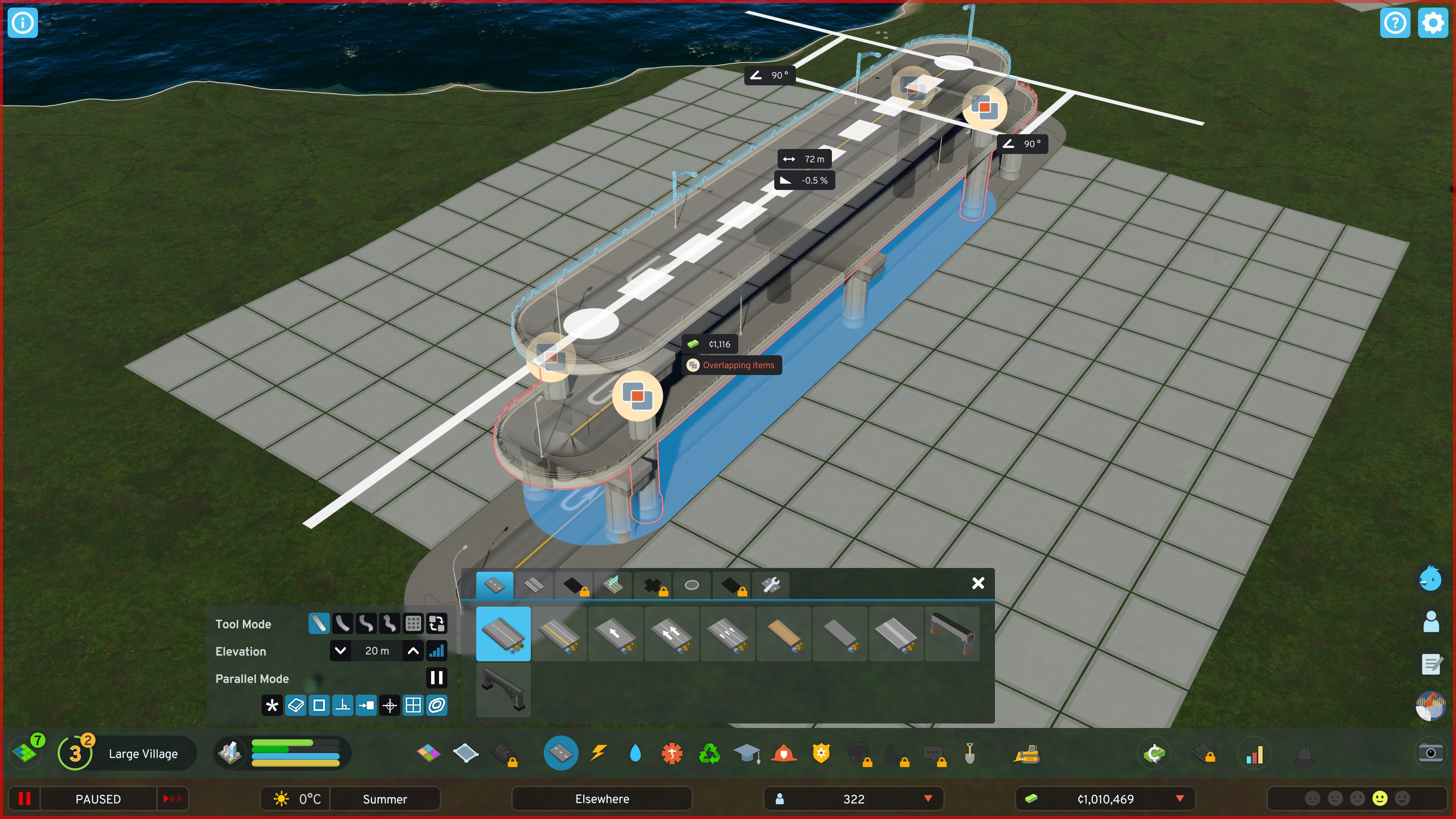Decrease elevation using the down chevron

pos(340,651)
